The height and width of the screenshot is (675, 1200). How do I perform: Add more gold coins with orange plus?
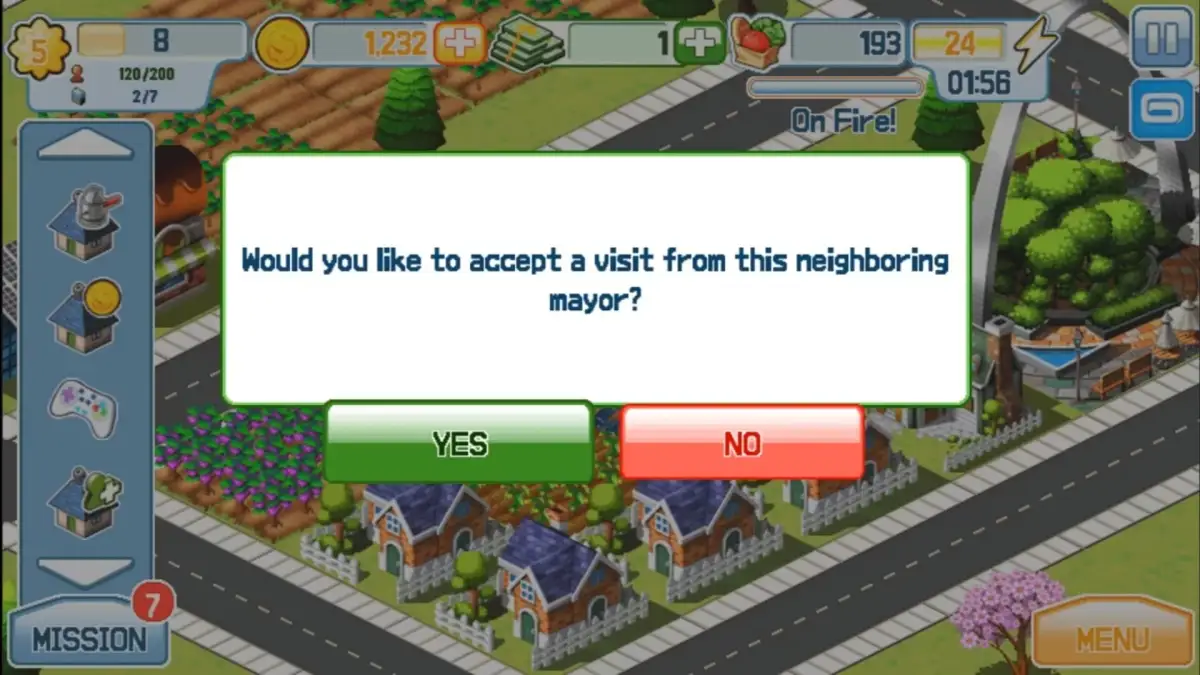[460, 43]
